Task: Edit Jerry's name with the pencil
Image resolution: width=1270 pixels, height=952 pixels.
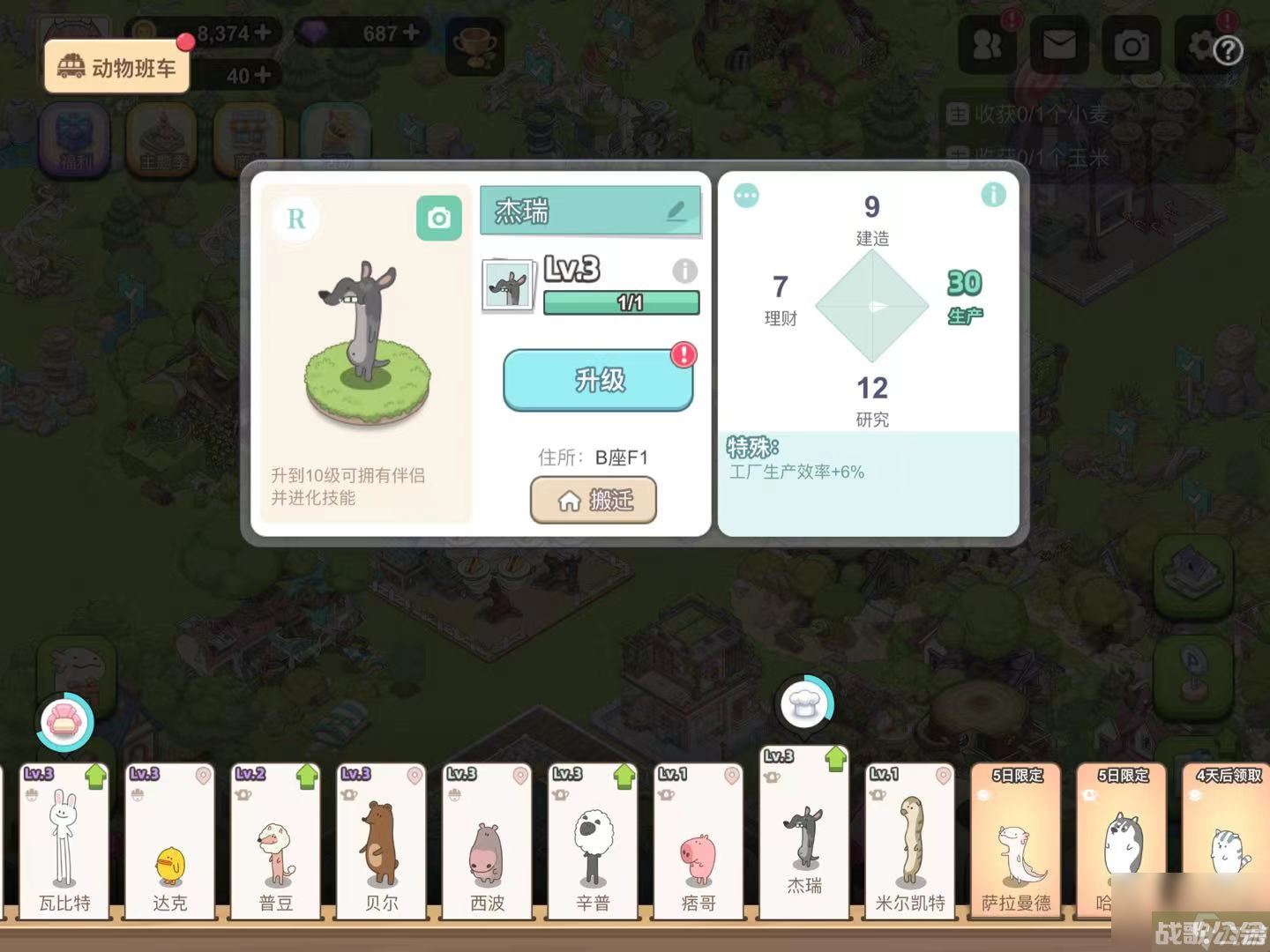Action: tap(676, 211)
